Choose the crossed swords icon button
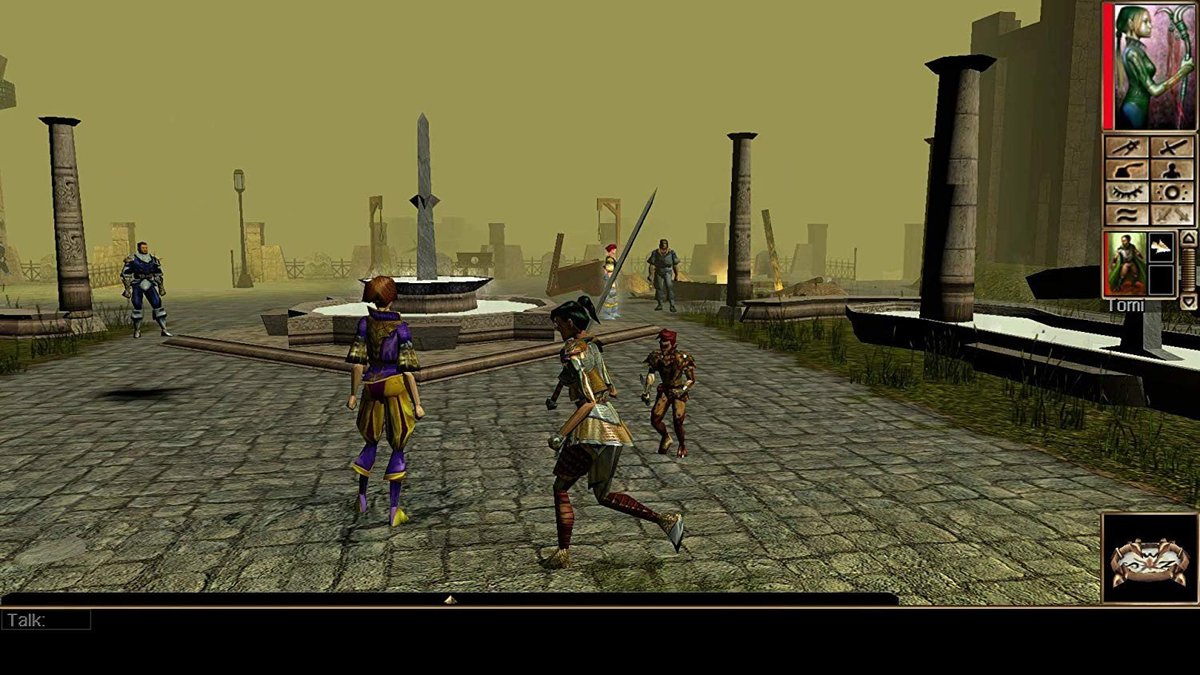1200x675 pixels. click(x=1172, y=214)
